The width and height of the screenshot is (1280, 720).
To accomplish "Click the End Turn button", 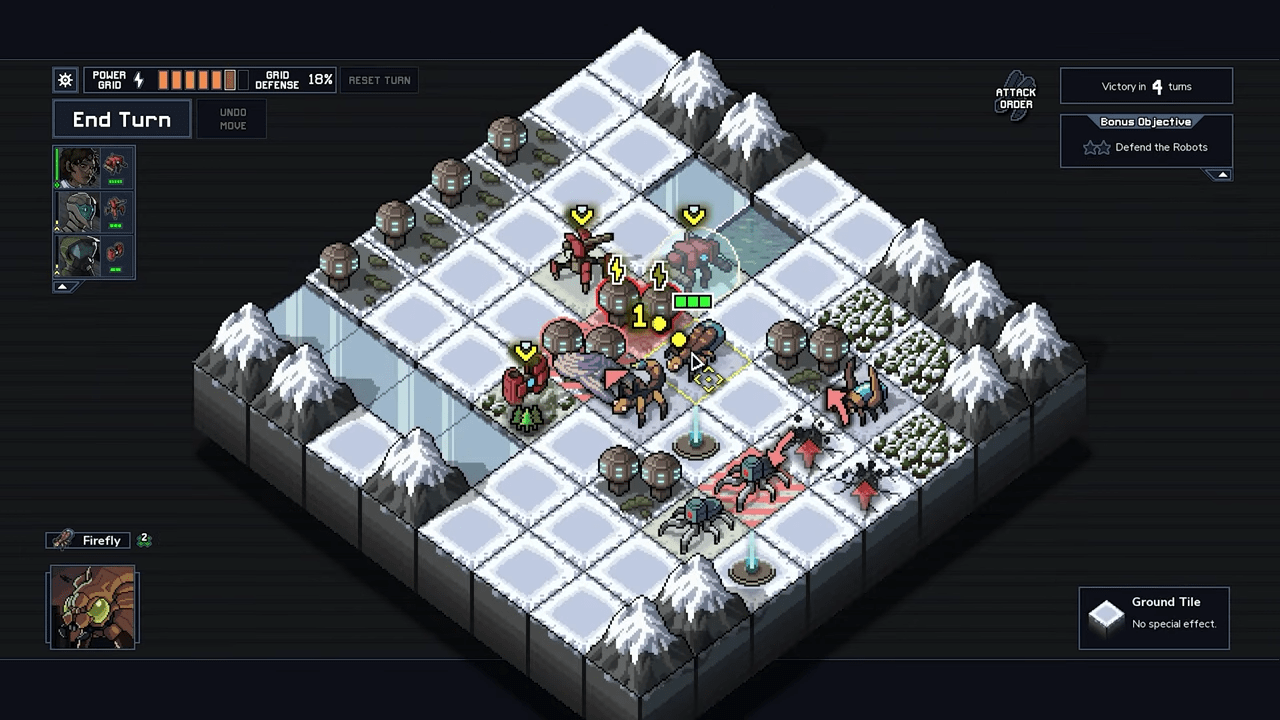I will 121,120.
